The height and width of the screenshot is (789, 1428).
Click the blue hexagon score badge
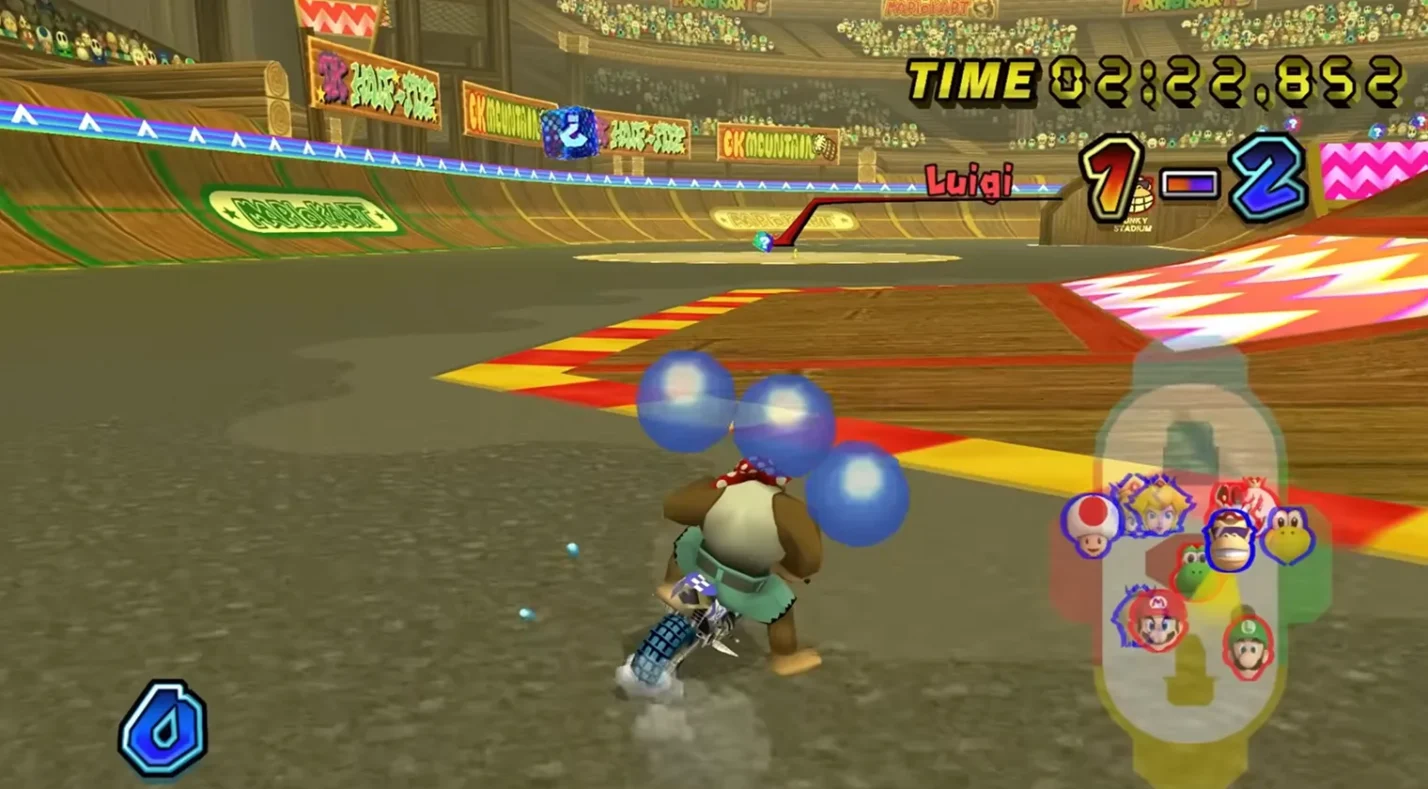click(163, 728)
